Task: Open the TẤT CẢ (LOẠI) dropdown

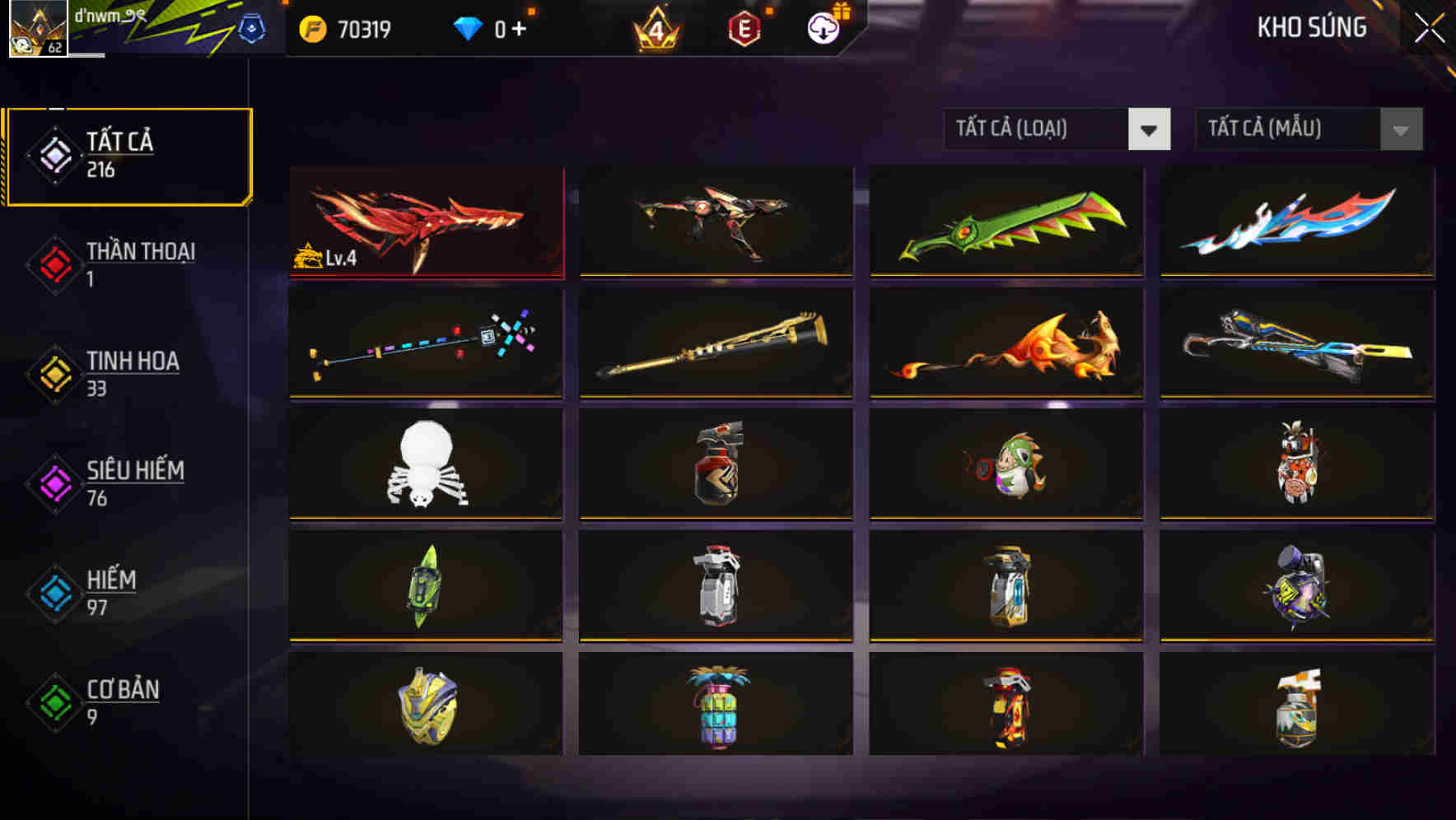Action: pyautogui.click(x=1057, y=129)
